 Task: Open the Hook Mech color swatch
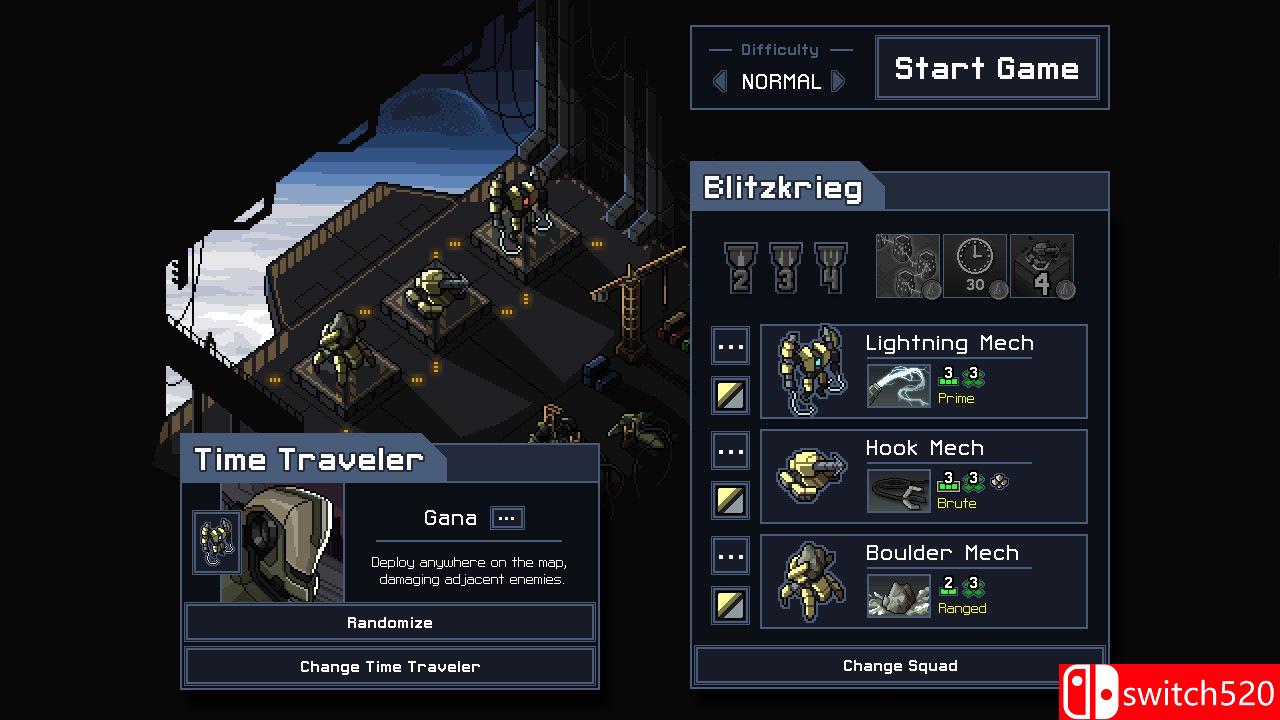pyautogui.click(x=730, y=500)
